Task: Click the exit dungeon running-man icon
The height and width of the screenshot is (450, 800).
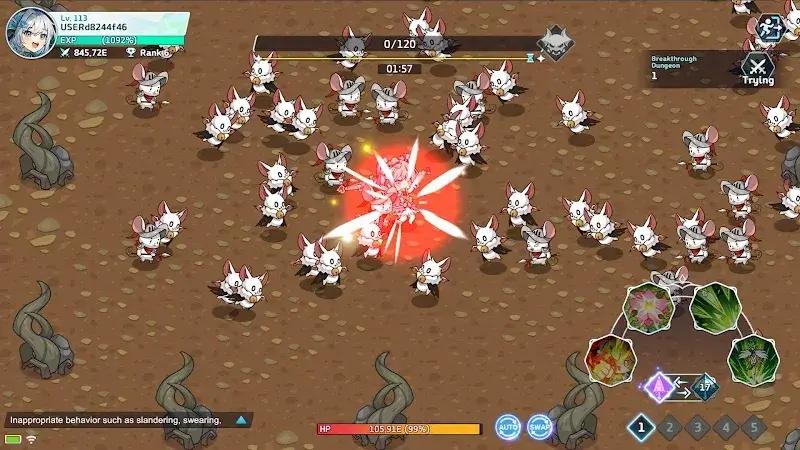Action: click(x=767, y=27)
